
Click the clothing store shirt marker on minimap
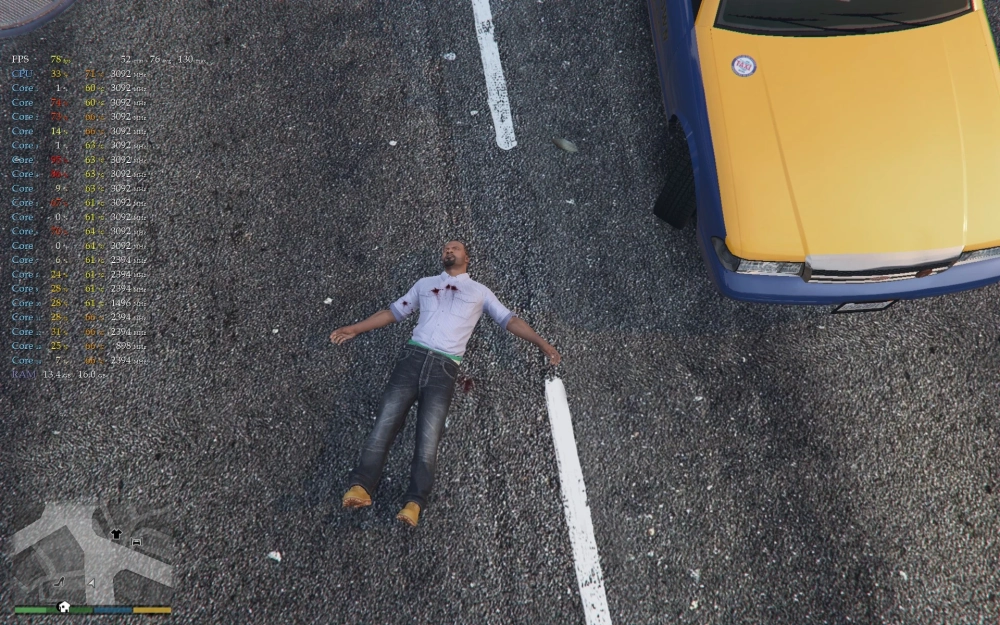[x=116, y=534]
